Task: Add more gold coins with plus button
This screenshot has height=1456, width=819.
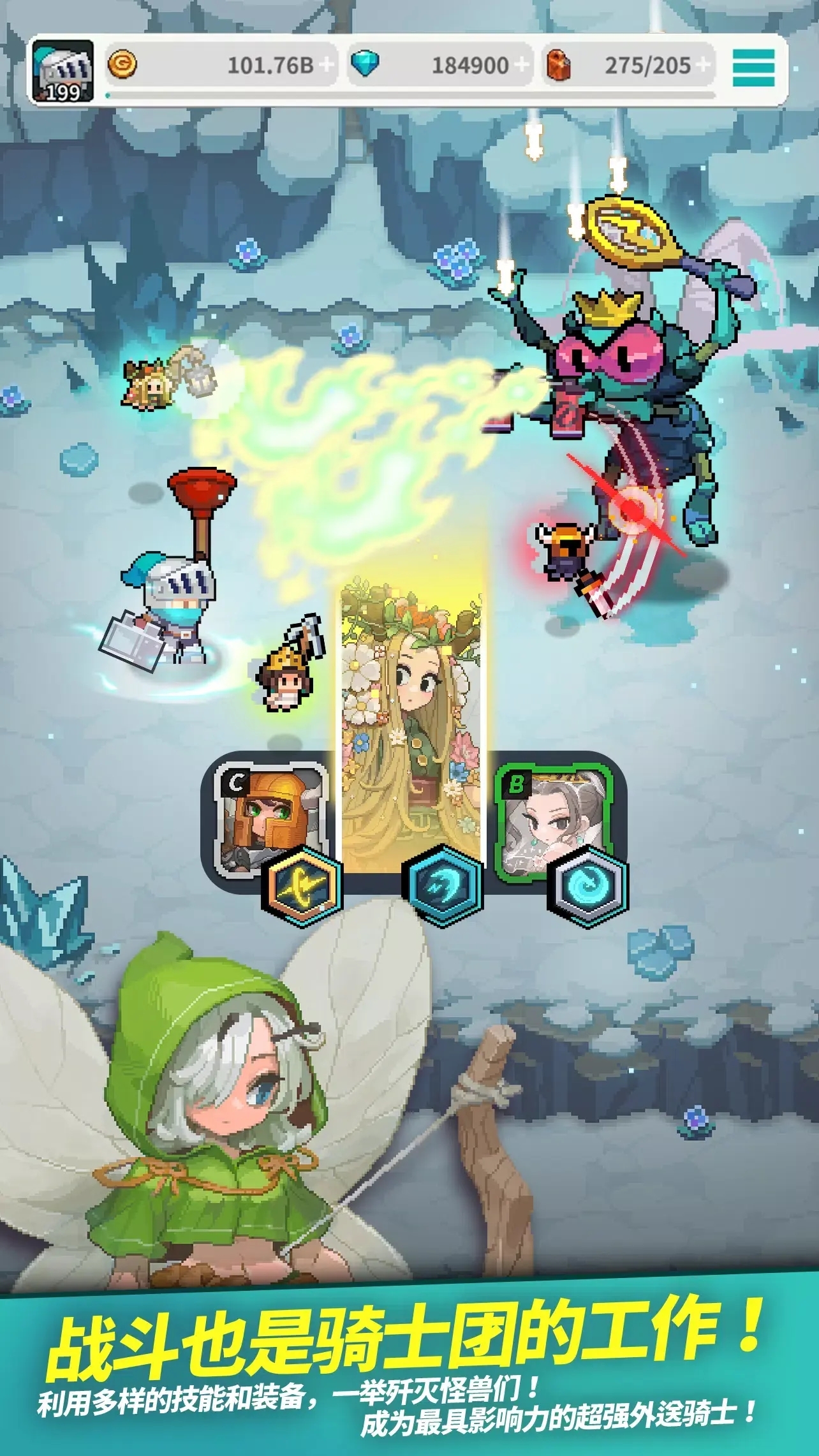Action: (327, 65)
